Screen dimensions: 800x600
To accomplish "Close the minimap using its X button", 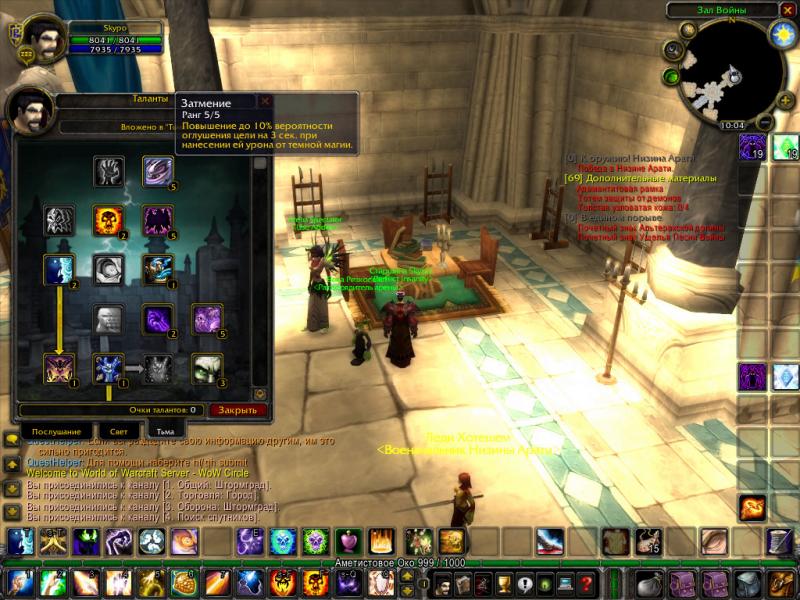I will (785, 11).
